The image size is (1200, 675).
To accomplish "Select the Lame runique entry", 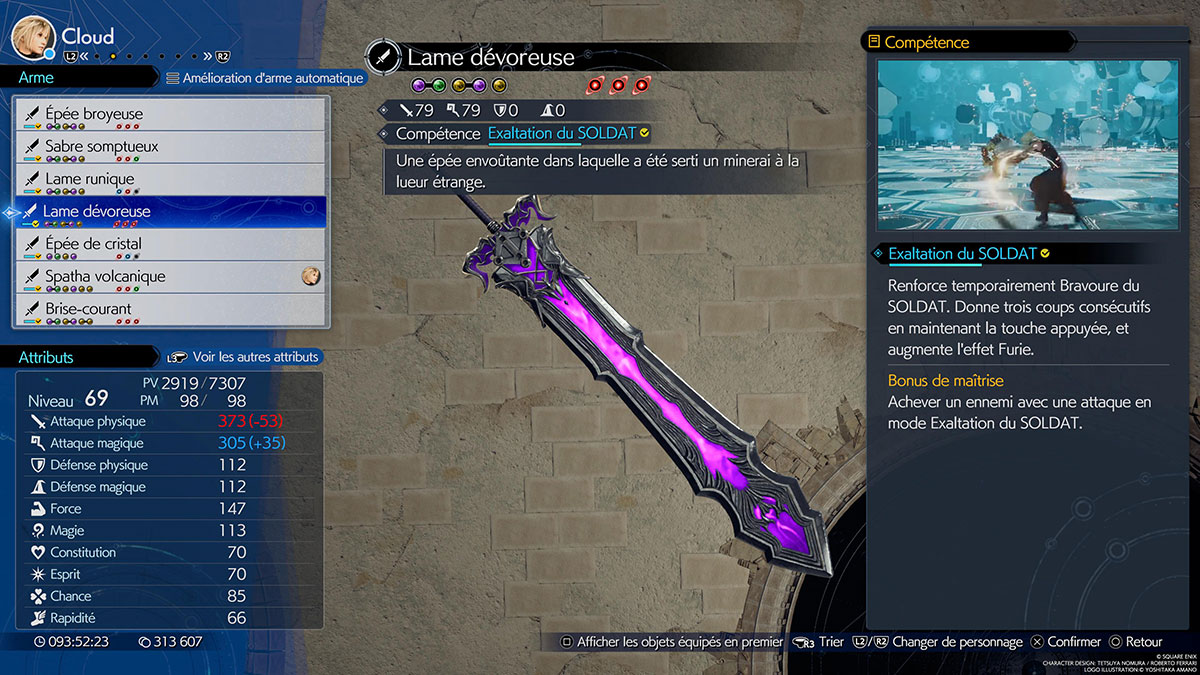I will [170, 179].
